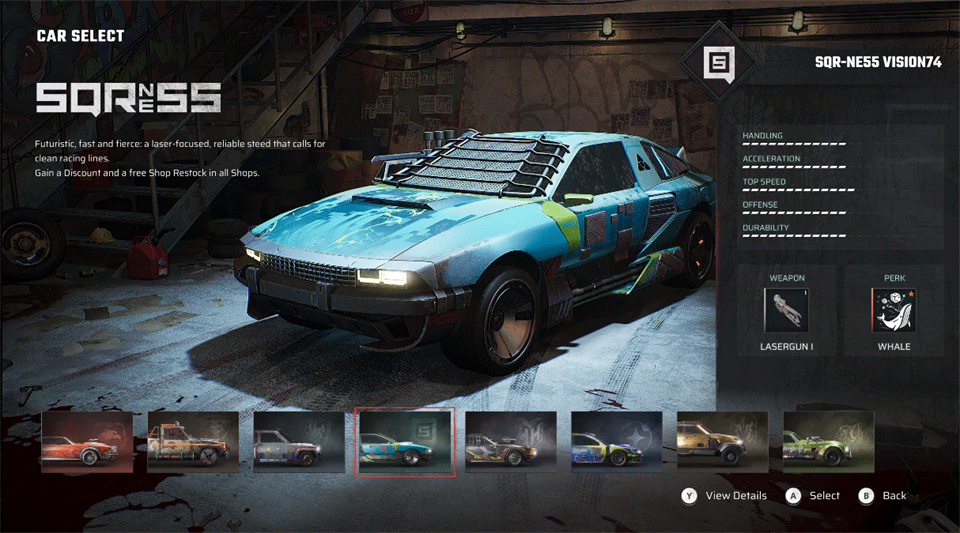Pick the grey wagon car thumbnail

pos(299,442)
